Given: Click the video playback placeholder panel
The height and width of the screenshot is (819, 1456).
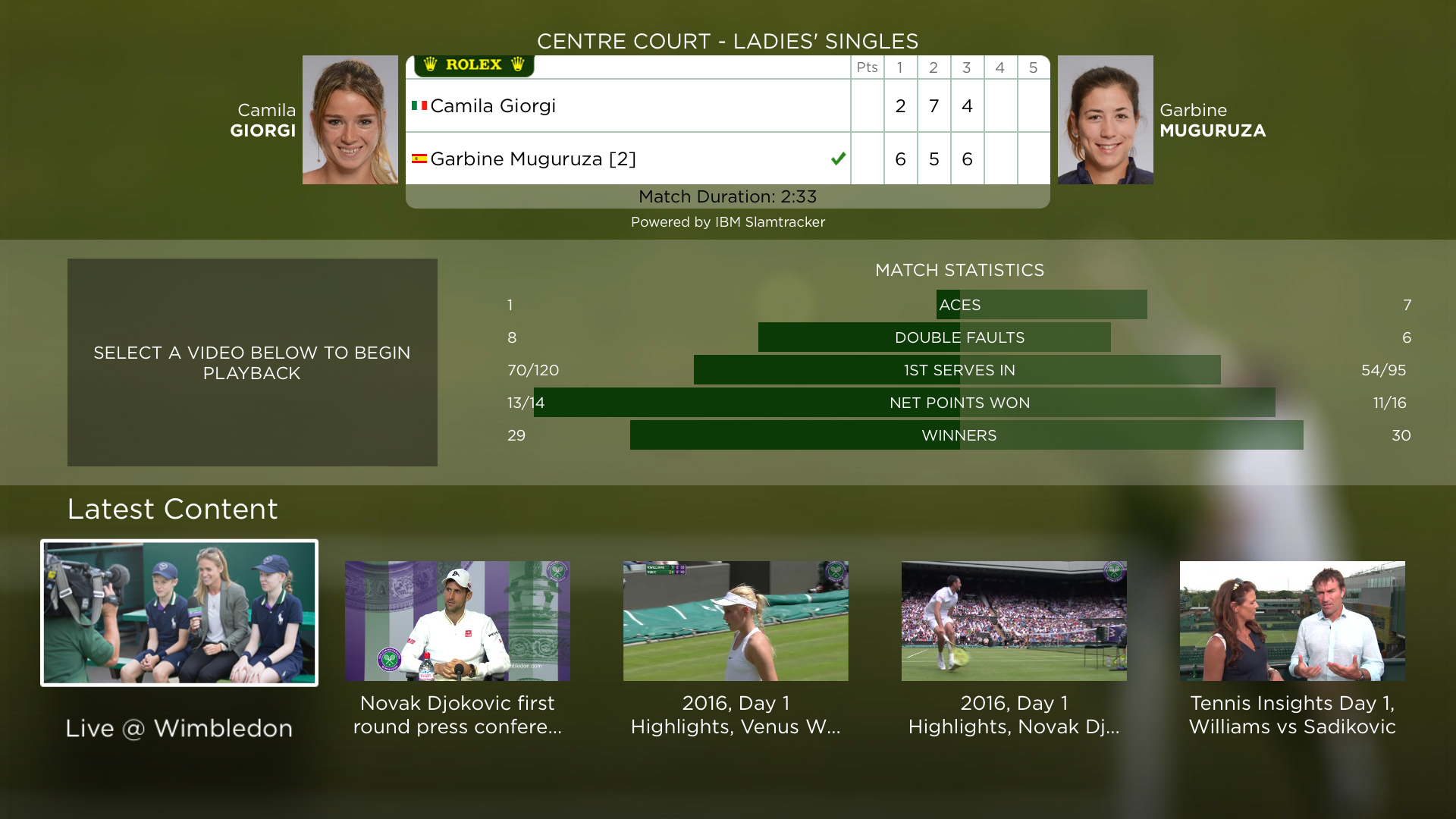Looking at the screenshot, I should pos(252,362).
